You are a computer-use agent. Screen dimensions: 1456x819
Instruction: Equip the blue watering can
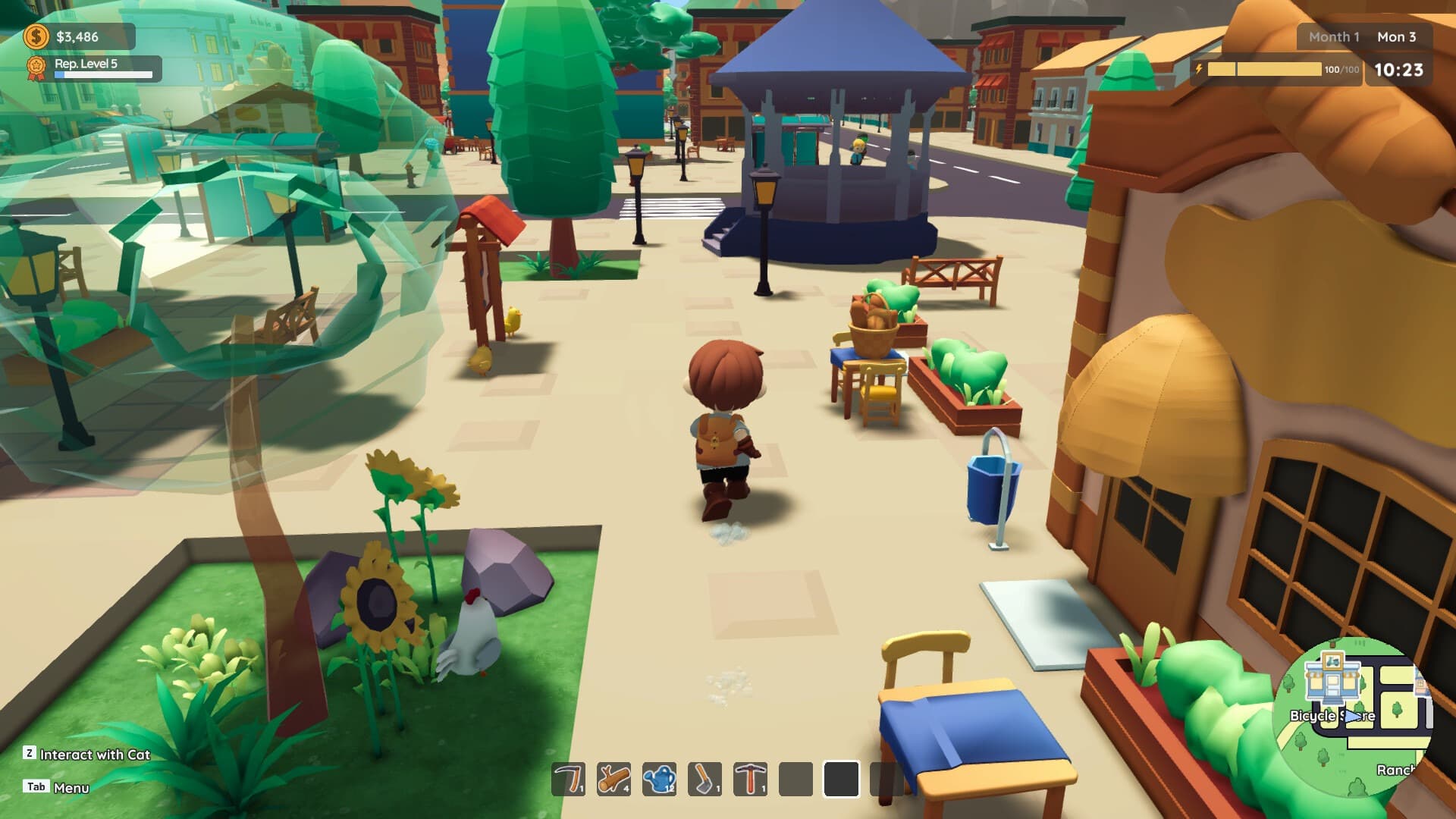click(x=659, y=779)
